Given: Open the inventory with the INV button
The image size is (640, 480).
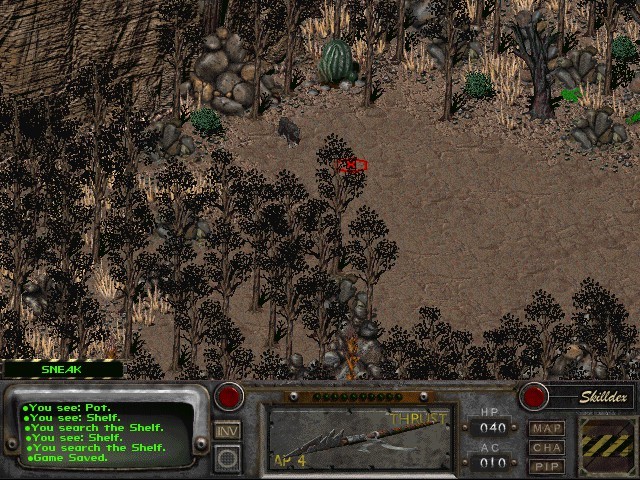Looking at the screenshot, I should pyautogui.click(x=227, y=430).
